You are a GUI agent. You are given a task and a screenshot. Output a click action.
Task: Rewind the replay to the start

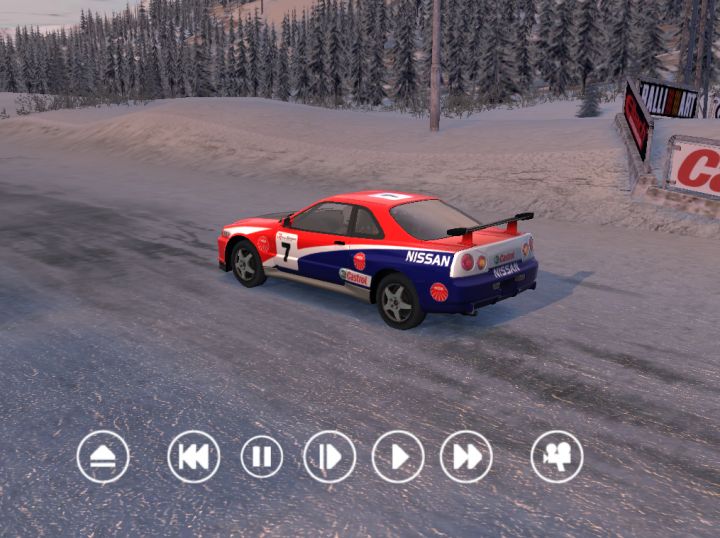pos(194,457)
